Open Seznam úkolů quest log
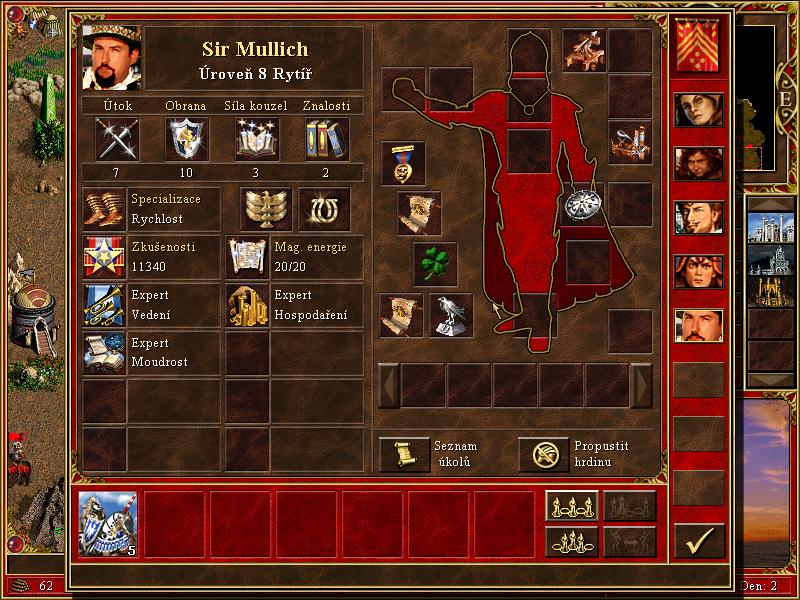 pyautogui.click(x=404, y=454)
